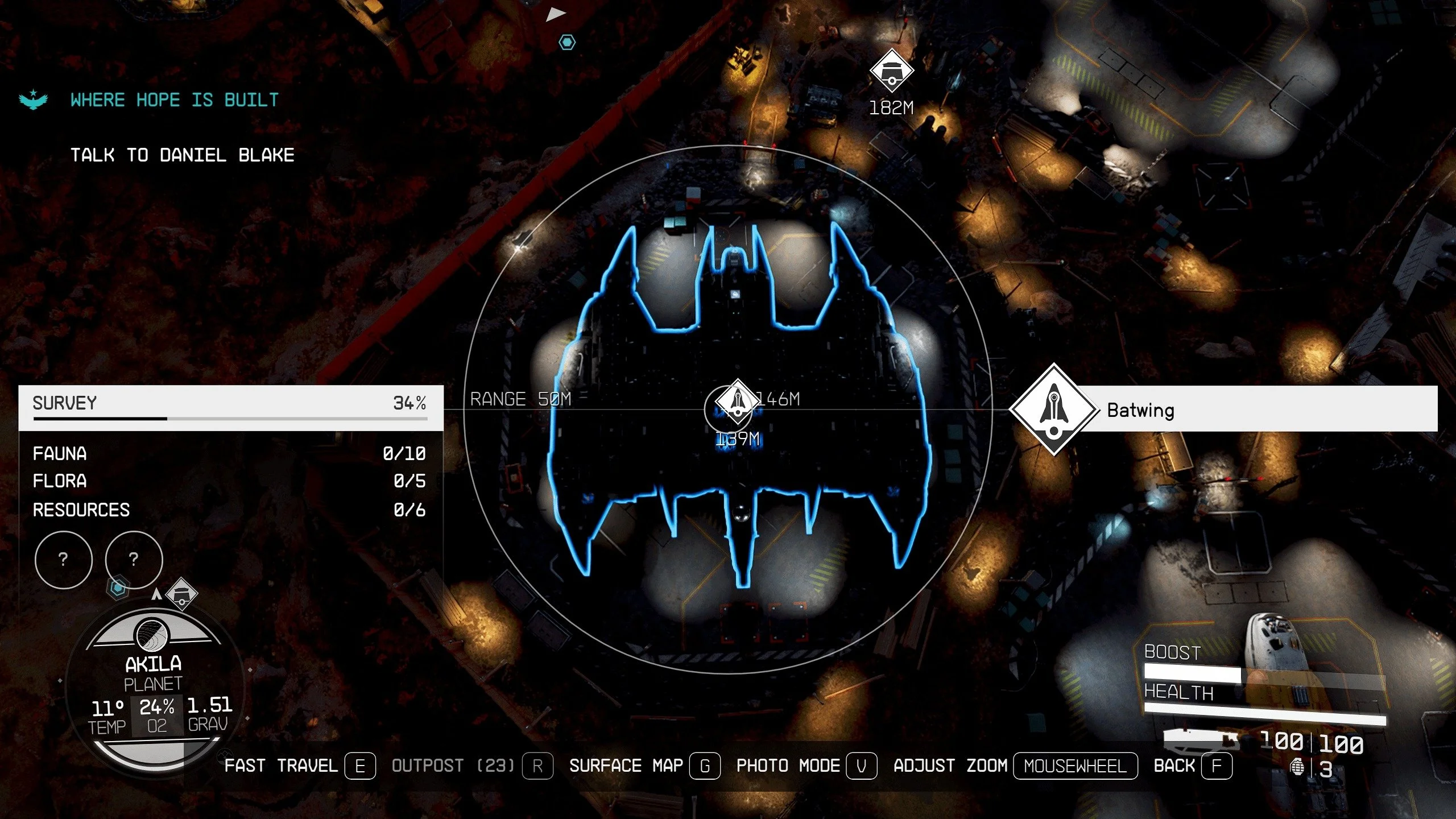Go Back from the scanner

pos(1193,766)
